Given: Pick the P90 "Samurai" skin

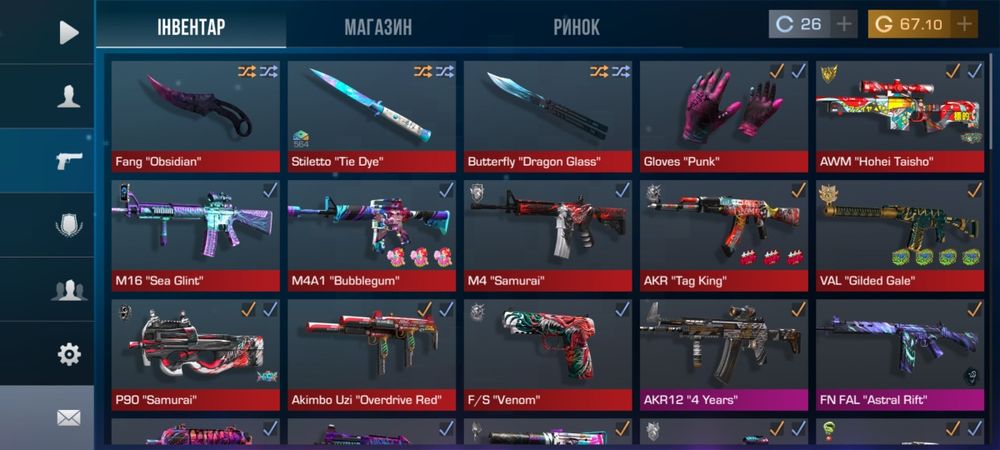Looking at the screenshot, I should [195, 355].
